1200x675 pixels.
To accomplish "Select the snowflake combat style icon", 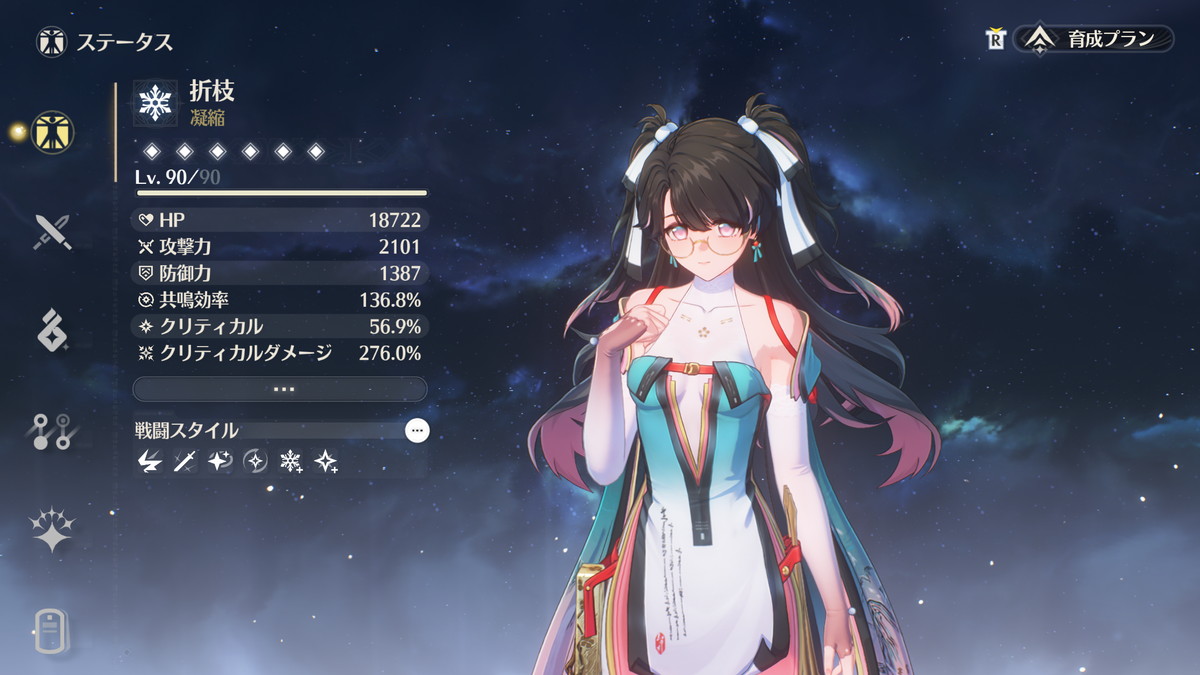I will [291, 461].
